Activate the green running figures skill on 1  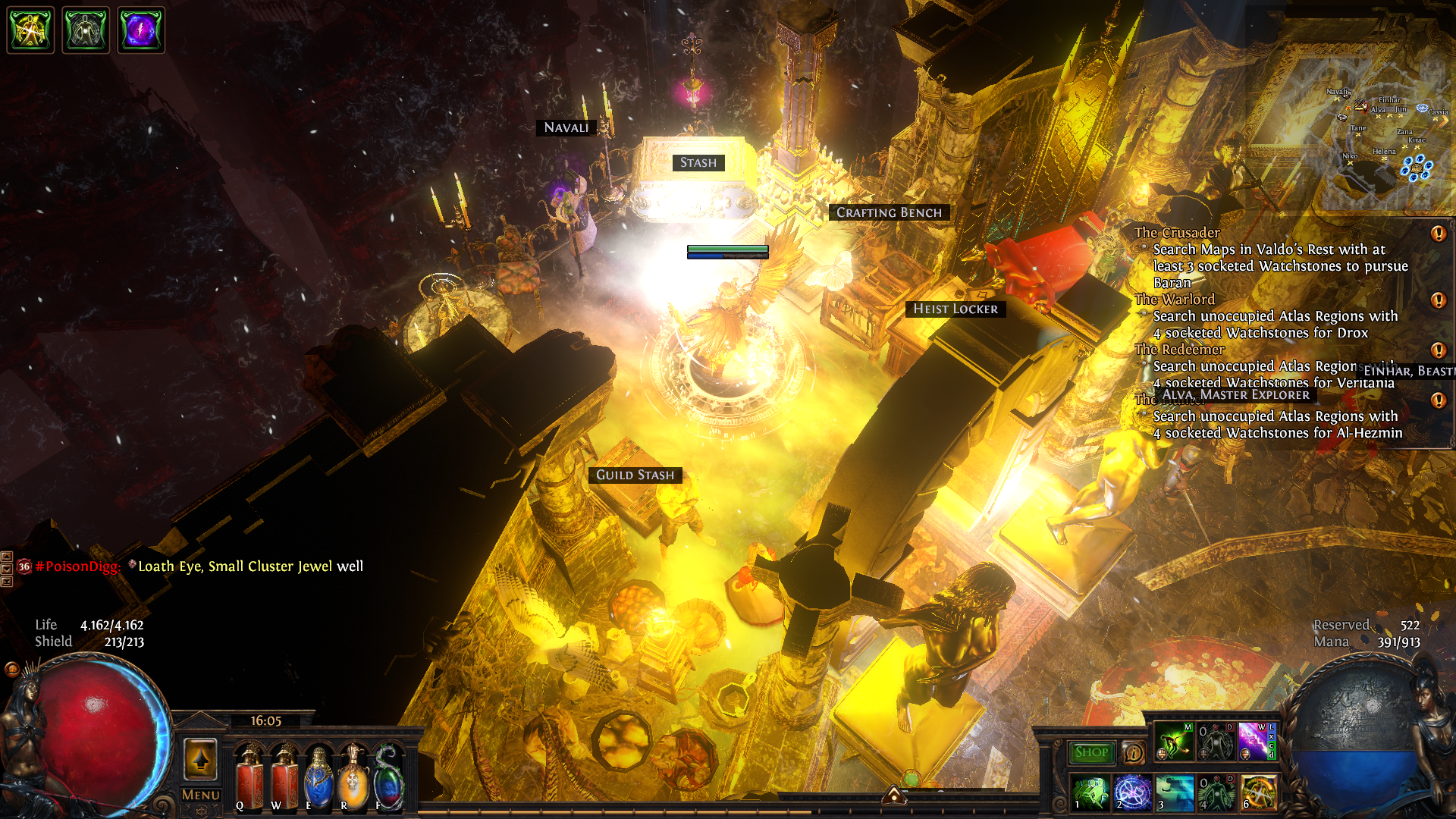1090,792
